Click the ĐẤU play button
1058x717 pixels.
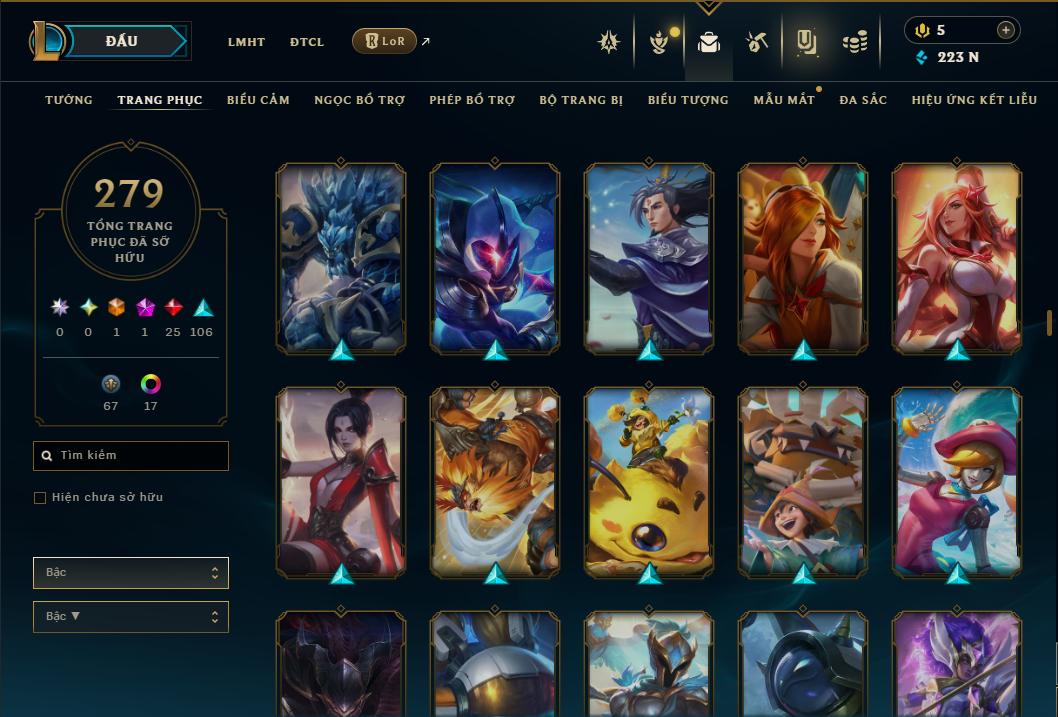pyautogui.click(x=122, y=41)
